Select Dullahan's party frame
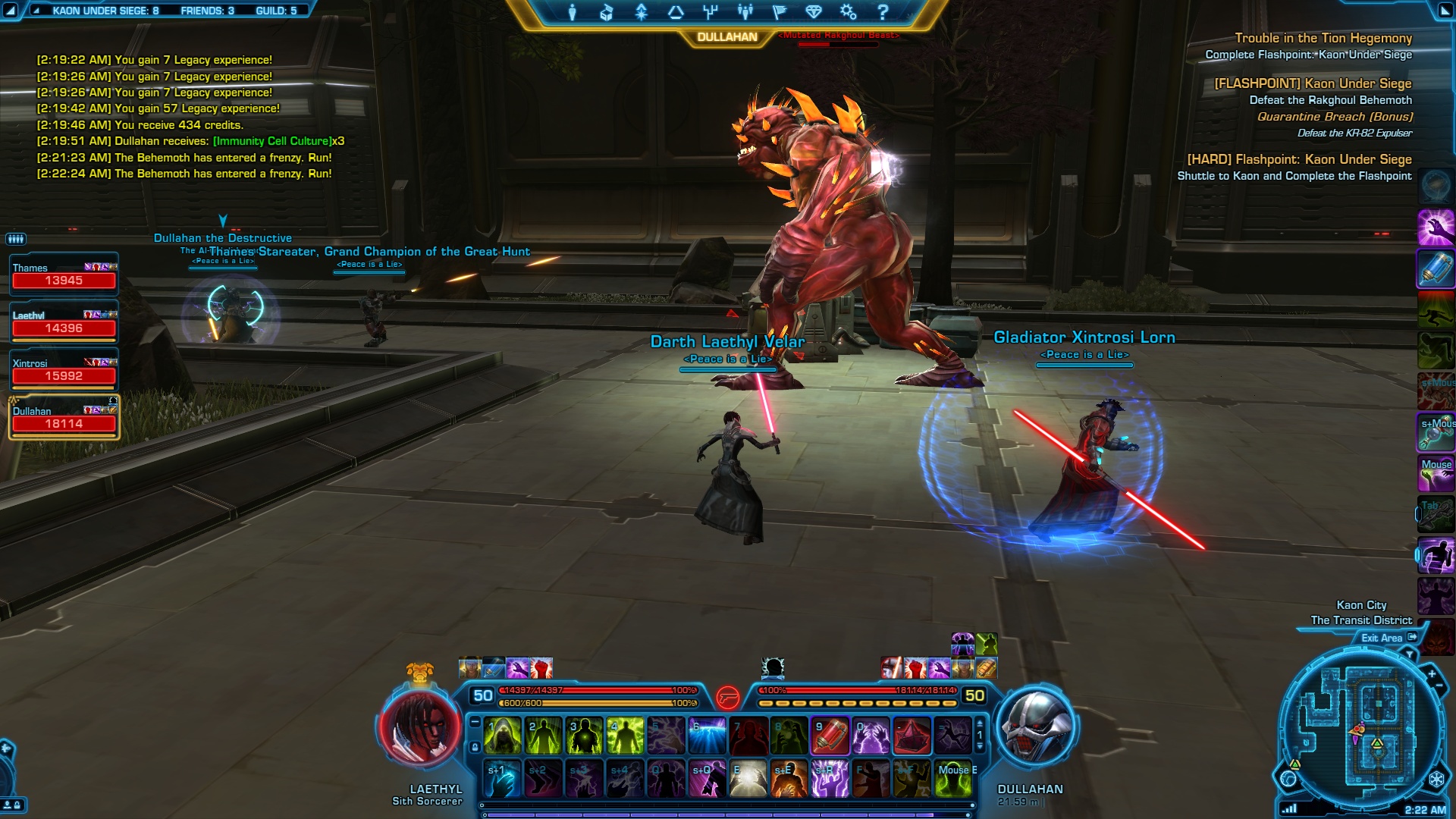Image resolution: width=1456 pixels, height=819 pixels. point(64,418)
